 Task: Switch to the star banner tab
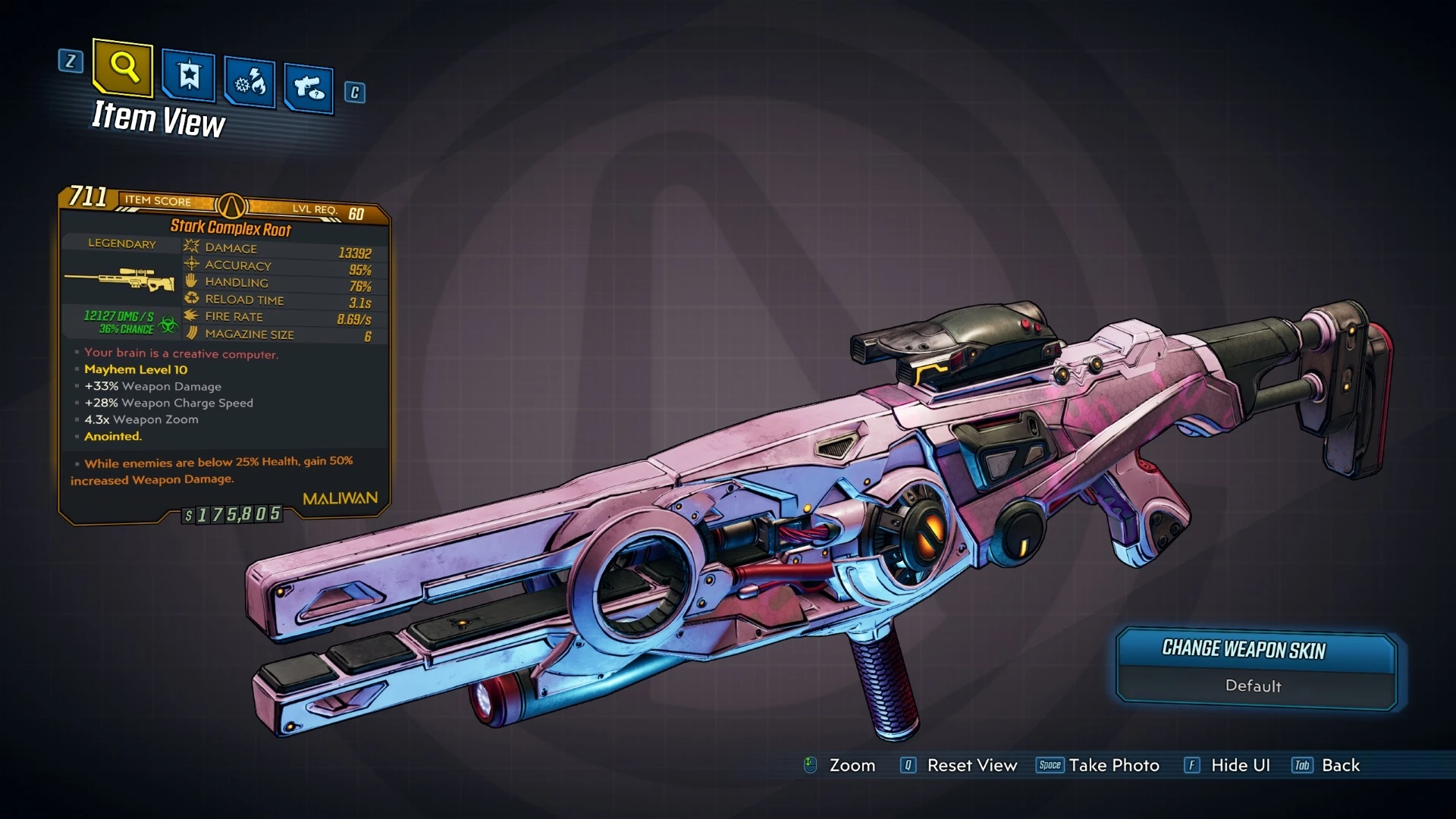(188, 77)
